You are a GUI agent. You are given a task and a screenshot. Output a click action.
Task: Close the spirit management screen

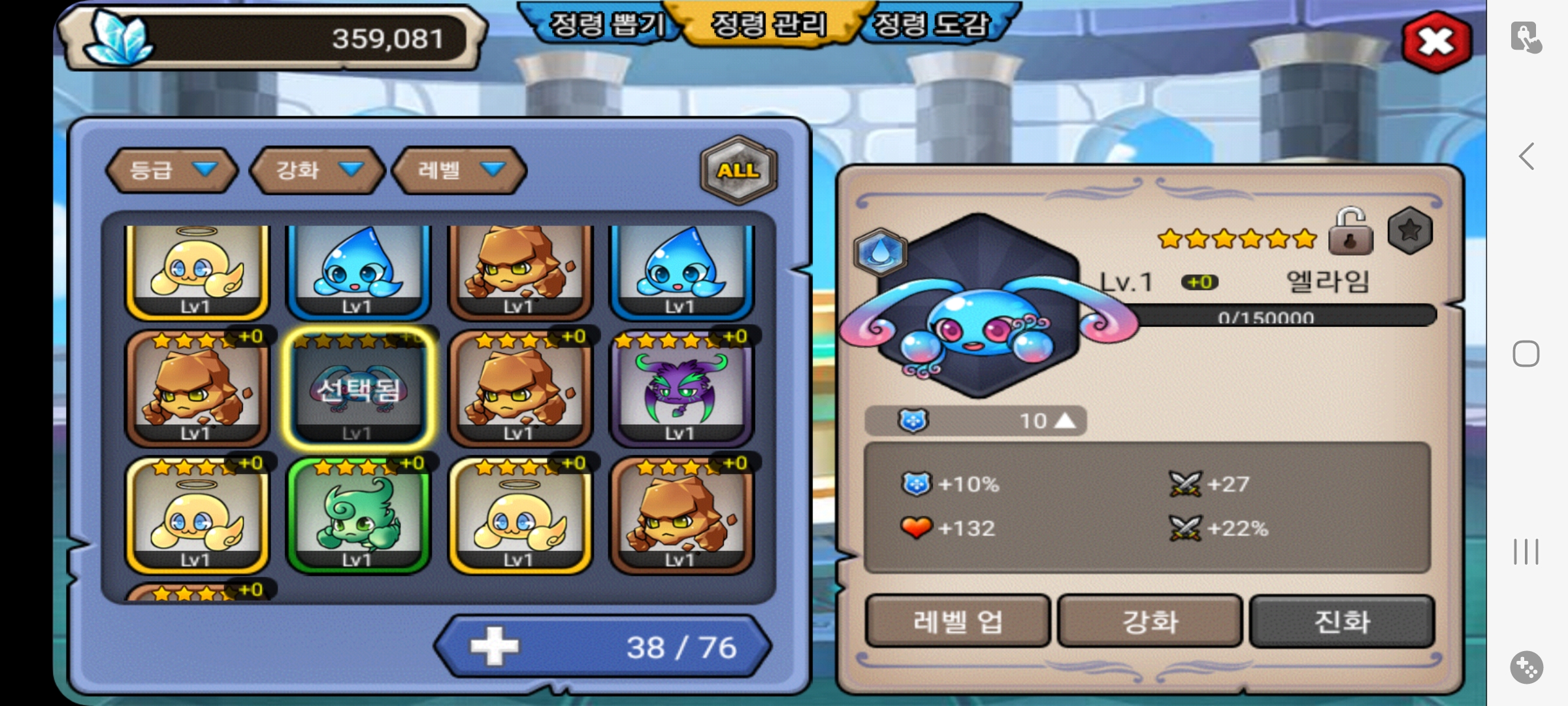tap(1436, 42)
